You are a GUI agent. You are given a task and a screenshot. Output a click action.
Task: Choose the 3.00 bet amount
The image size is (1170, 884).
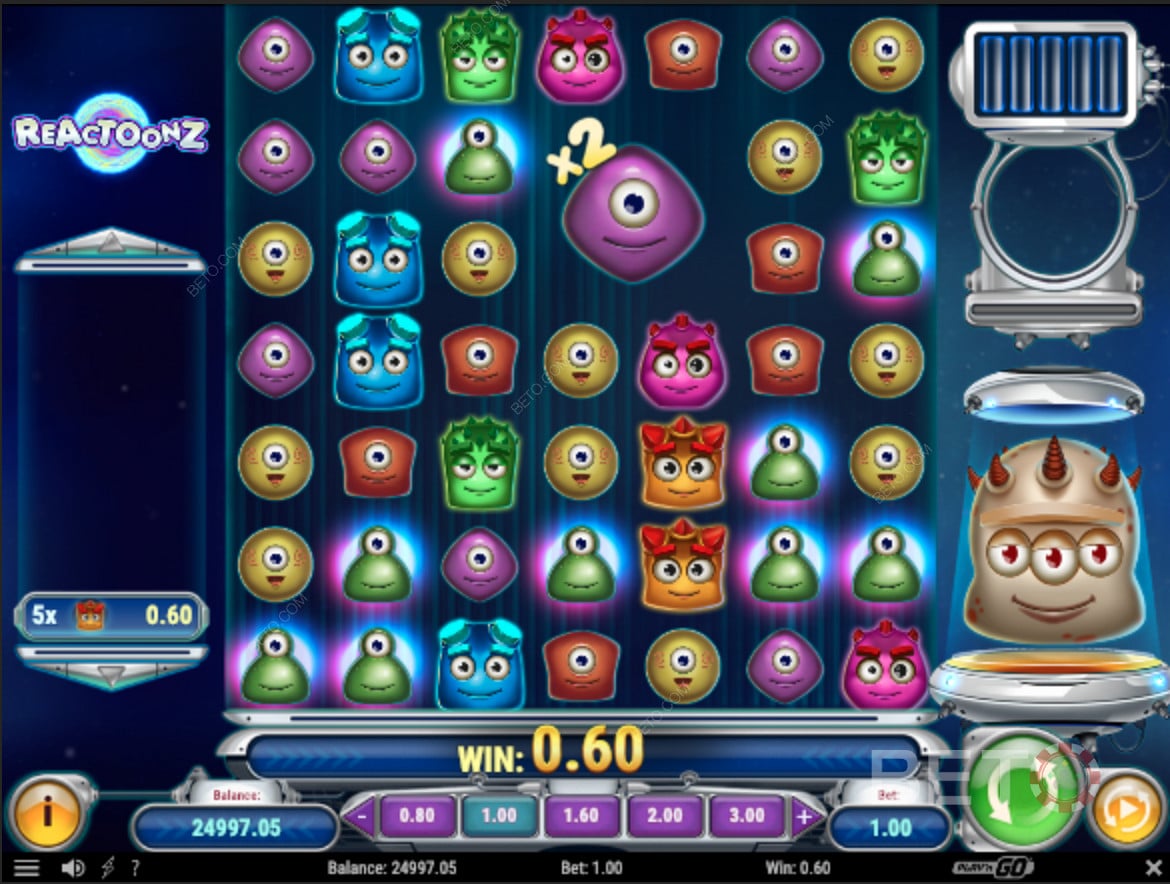pos(748,815)
